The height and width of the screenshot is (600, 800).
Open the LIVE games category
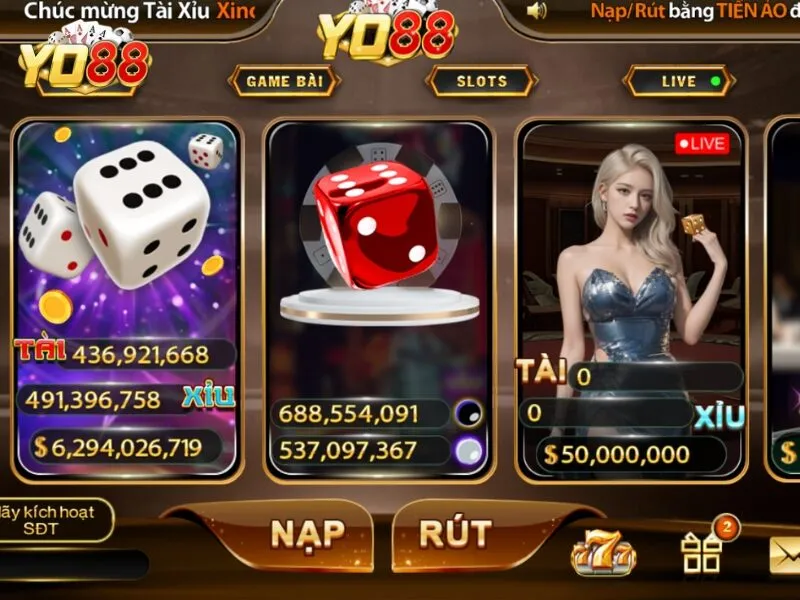pos(680,82)
